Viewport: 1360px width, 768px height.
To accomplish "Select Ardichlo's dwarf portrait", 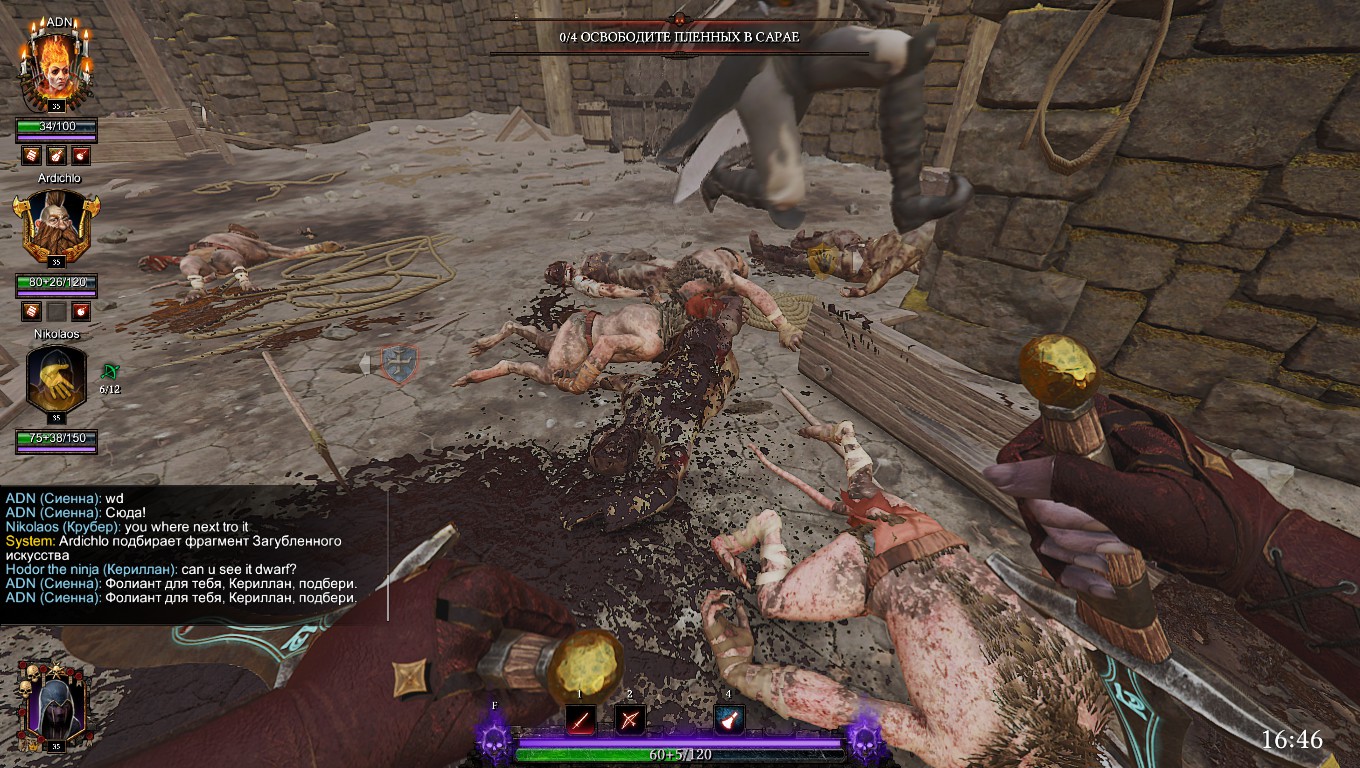I will (55, 226).
